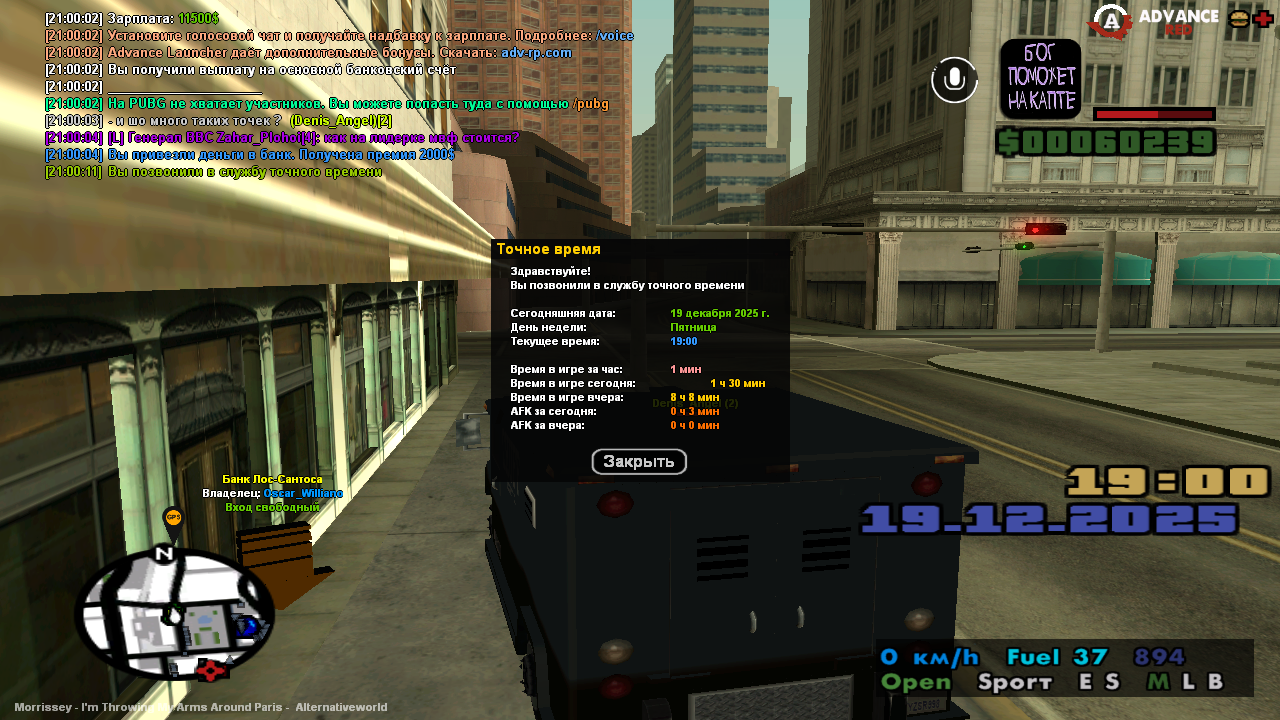The width and height of the screenshot is (1280, 720).
Task: Click the /voice command in chat
Action: click(x=615, y=36)
